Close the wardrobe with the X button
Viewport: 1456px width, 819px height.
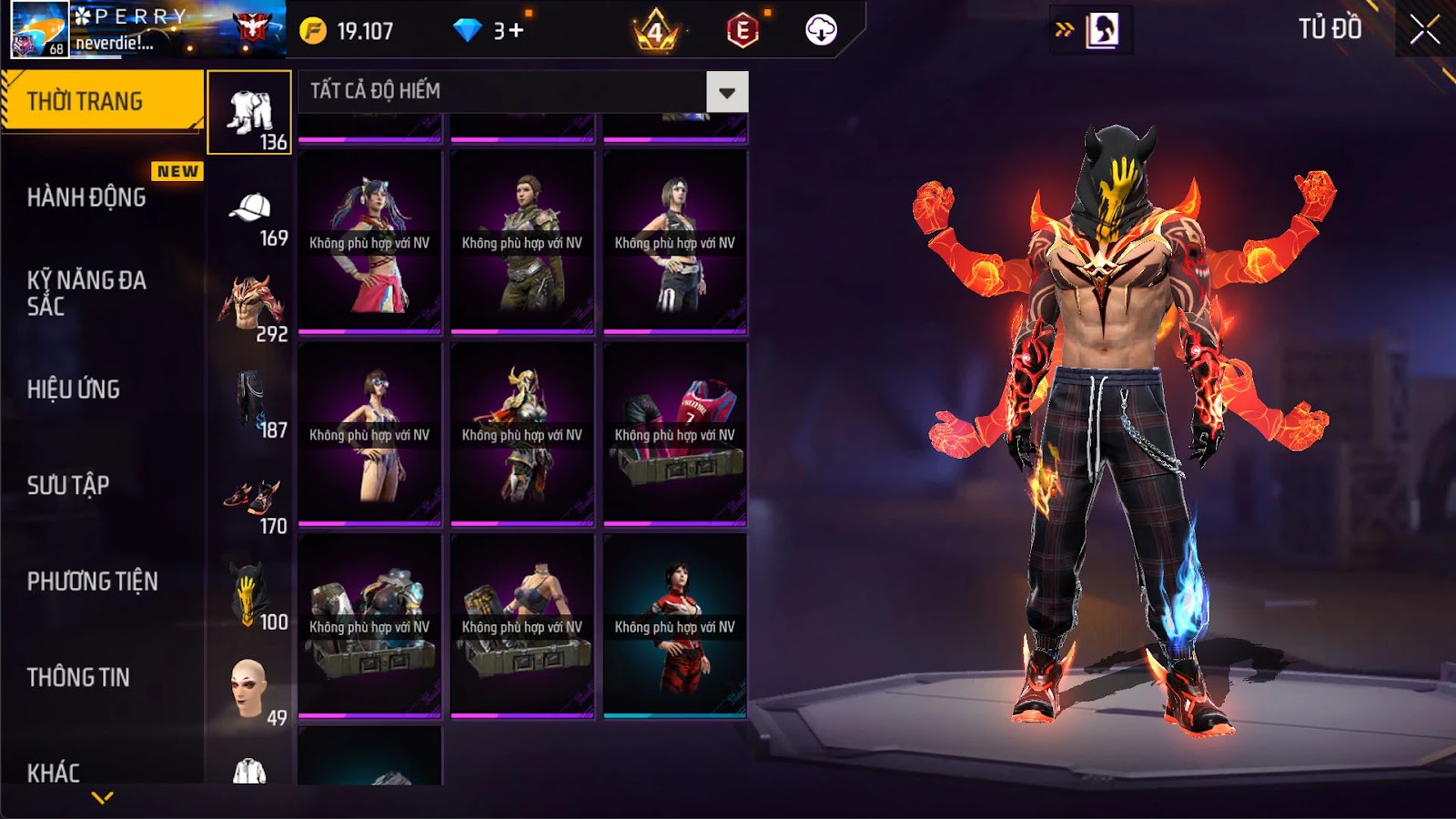click(x=1425, y=29)
